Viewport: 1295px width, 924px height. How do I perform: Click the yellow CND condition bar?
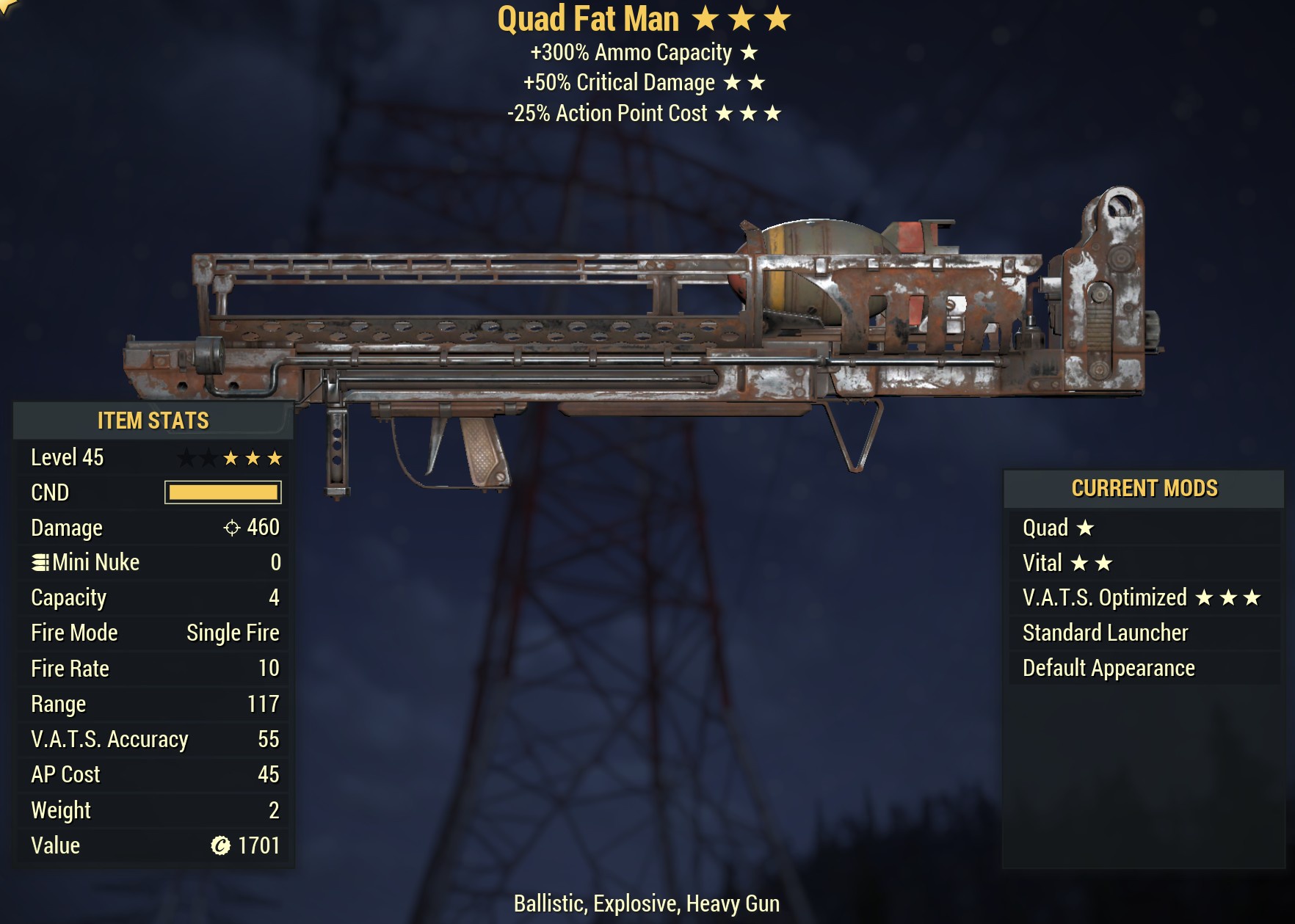click(x=221, y=492)
